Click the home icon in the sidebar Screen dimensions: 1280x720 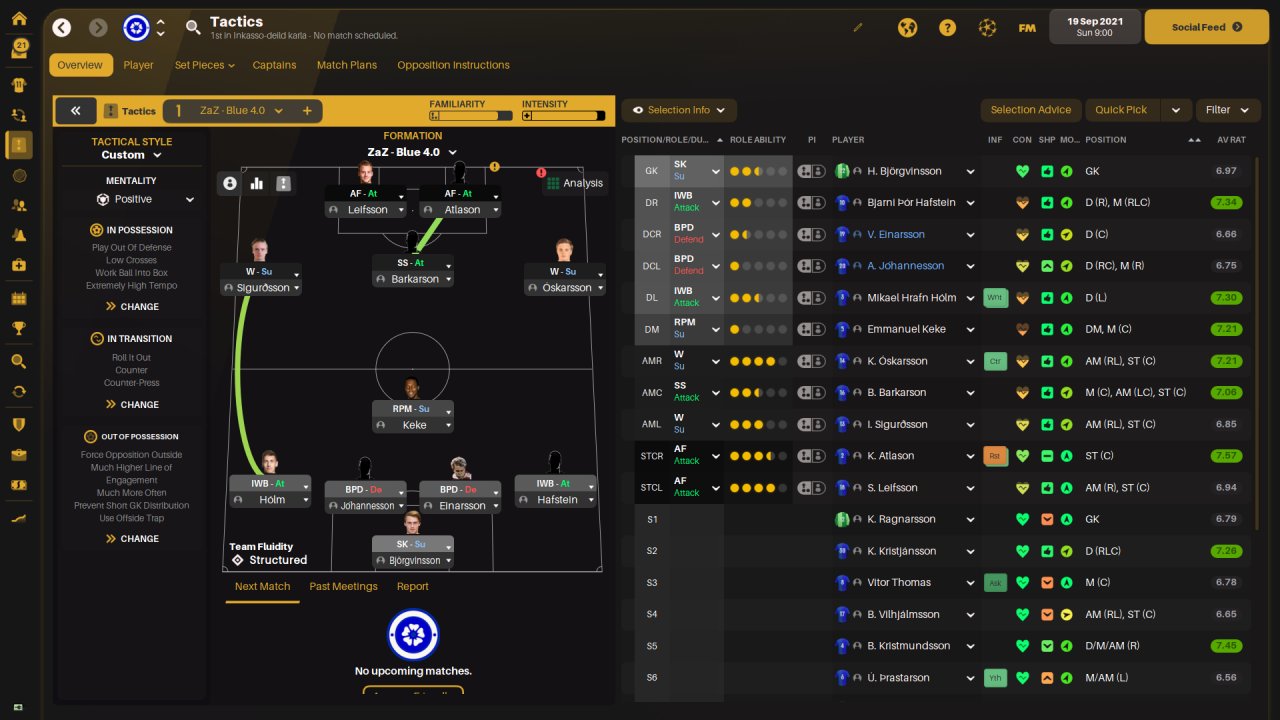click(x=19, y=19)
